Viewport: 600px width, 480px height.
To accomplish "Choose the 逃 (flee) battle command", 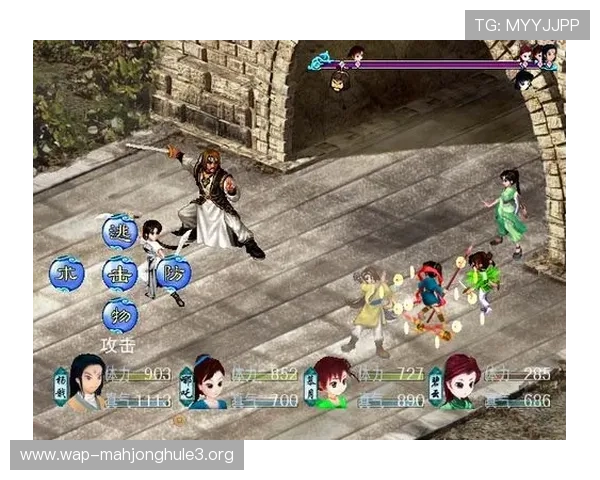I will pos(119,231).
